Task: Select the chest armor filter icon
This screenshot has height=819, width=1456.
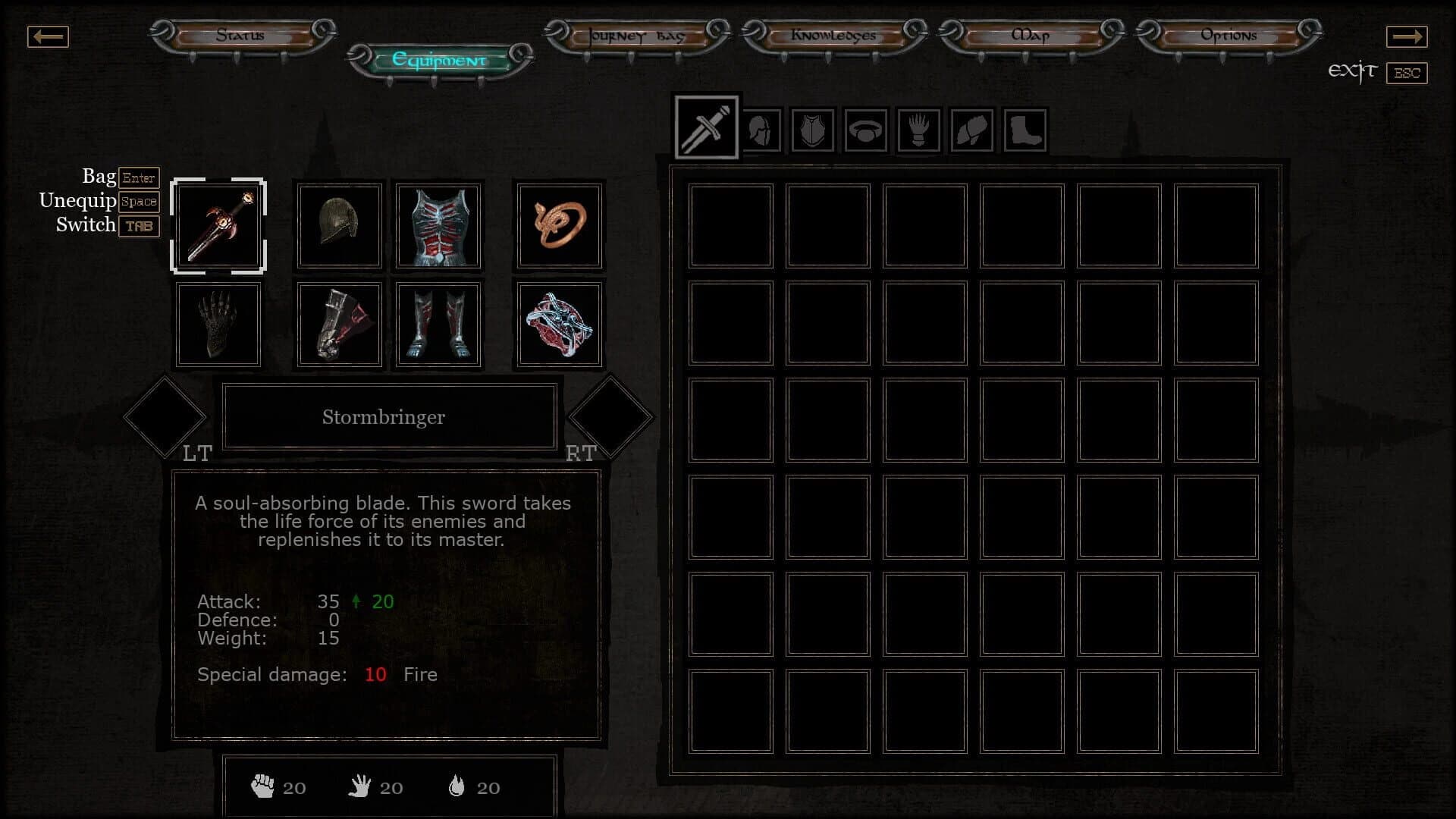Action: 812,129
